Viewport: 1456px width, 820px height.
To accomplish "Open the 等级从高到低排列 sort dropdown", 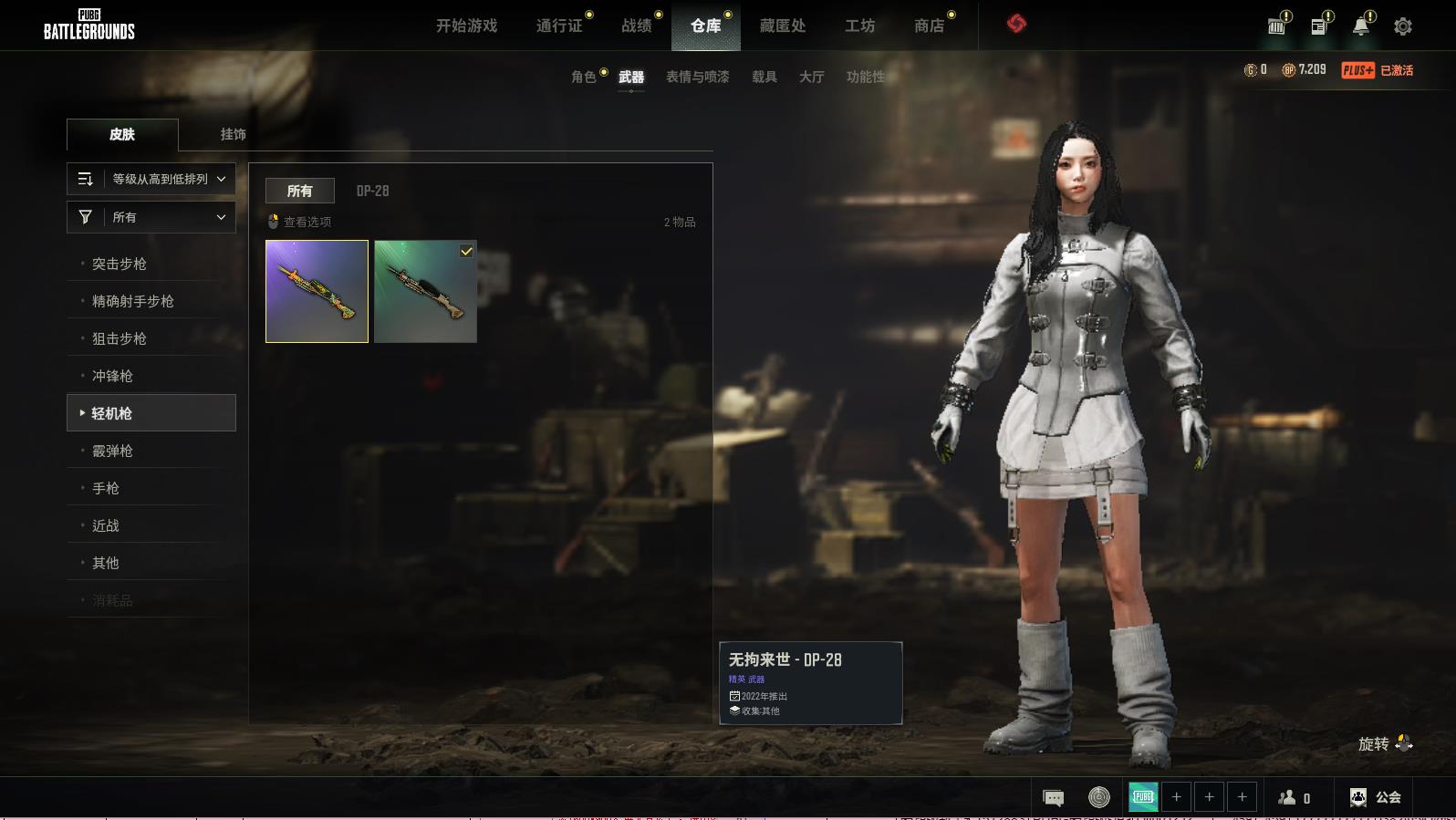I will coord(151,179).
